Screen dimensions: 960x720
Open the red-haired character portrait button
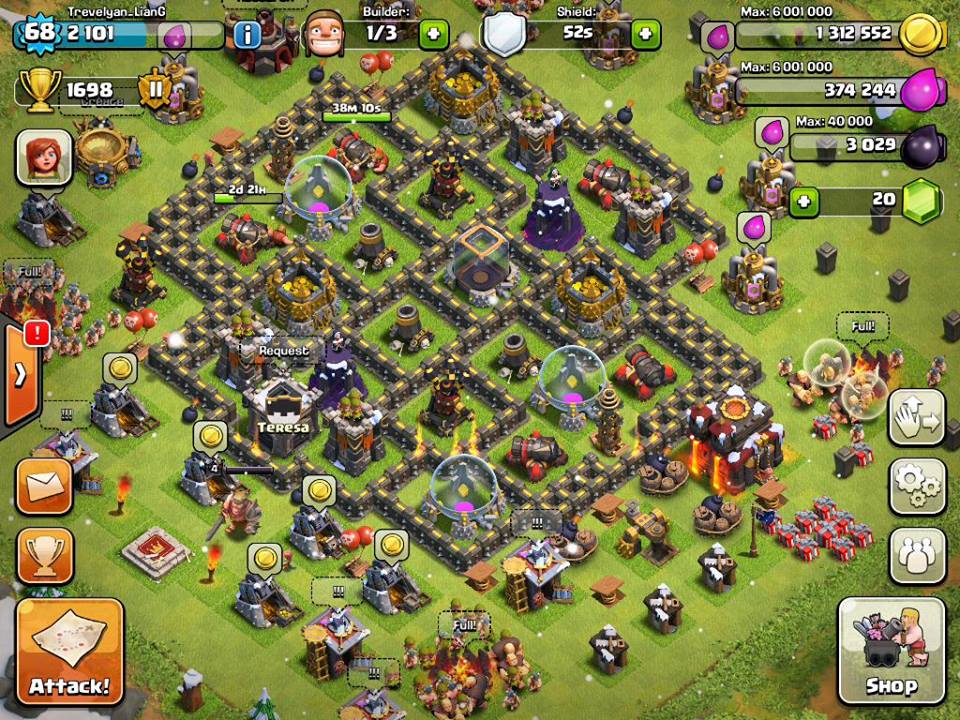[x=44, y=157]
